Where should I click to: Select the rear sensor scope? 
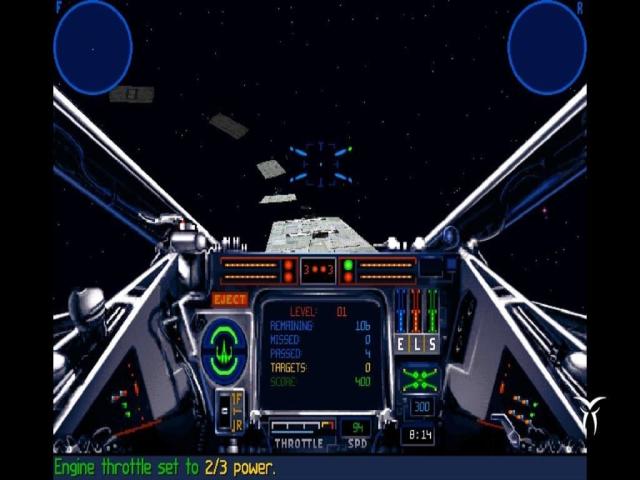tap(546, 46)
